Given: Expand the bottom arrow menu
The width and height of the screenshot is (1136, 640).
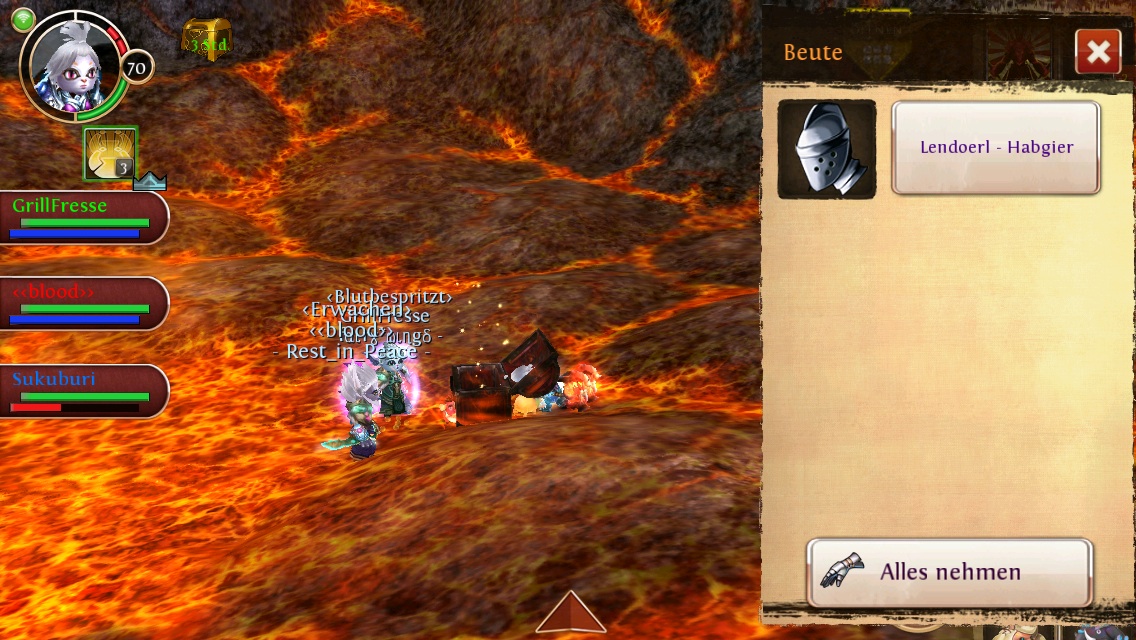Looking at the screenshot, I should (571, 612).
